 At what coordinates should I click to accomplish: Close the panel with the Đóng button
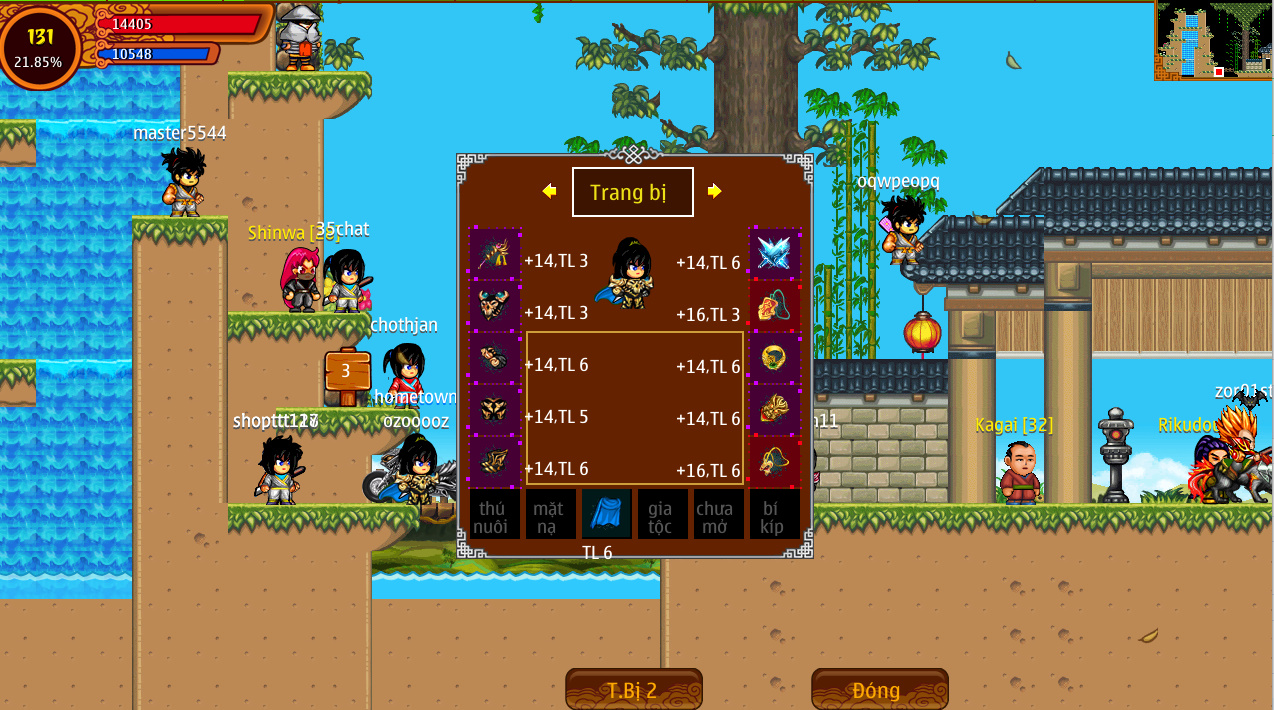click(x=879, y=690)
